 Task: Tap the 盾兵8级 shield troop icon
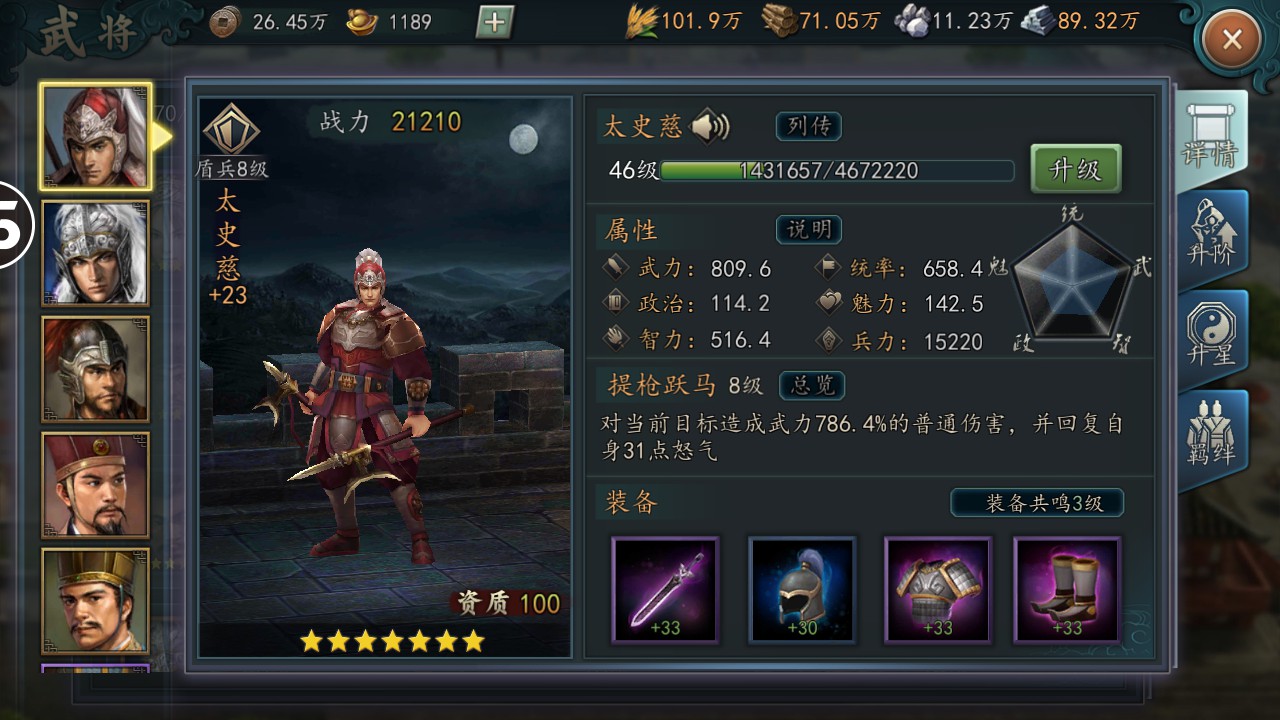pyautogui.click(x=232, y=140)
